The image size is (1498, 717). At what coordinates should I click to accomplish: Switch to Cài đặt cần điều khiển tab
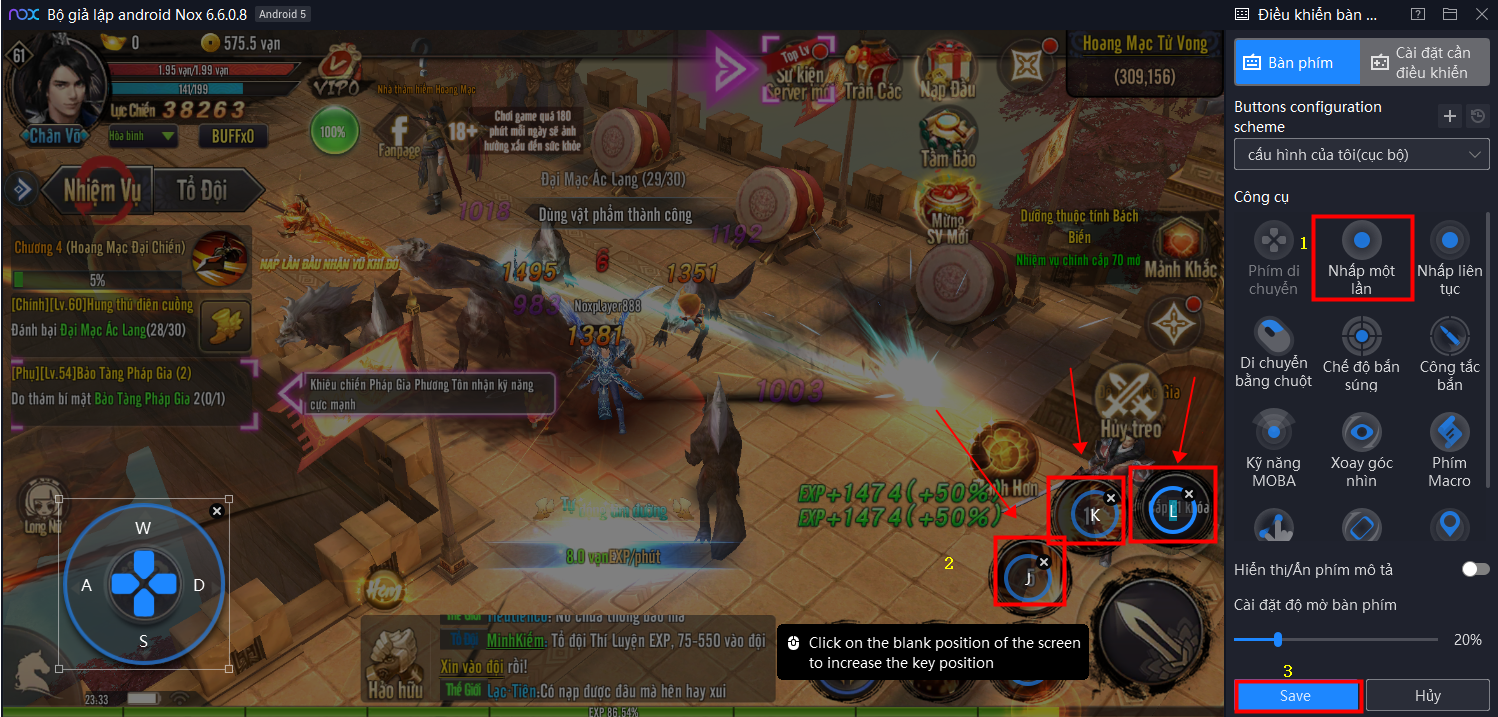click(1424, 62)
